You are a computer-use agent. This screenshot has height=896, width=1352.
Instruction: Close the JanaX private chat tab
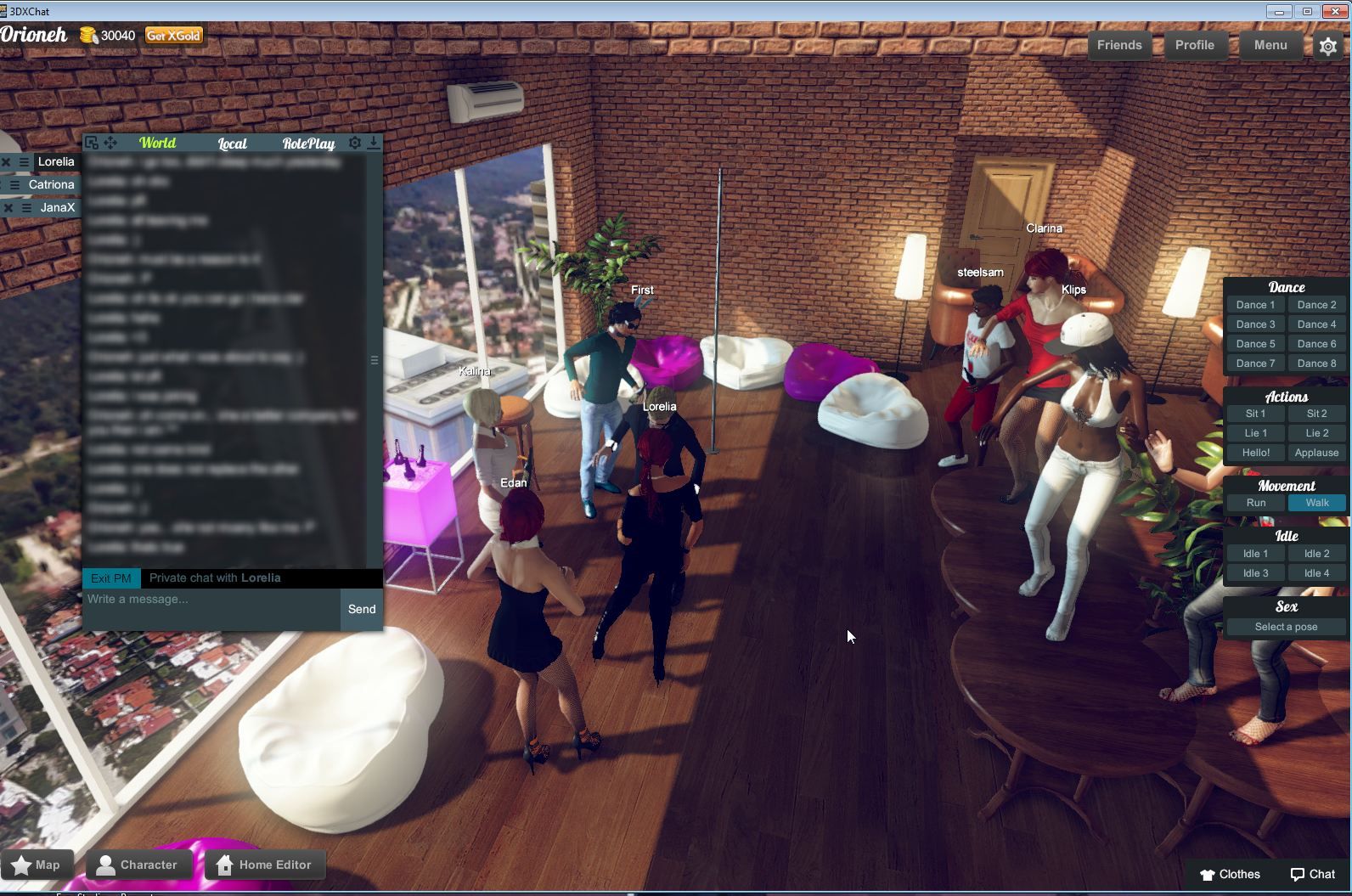8,208
